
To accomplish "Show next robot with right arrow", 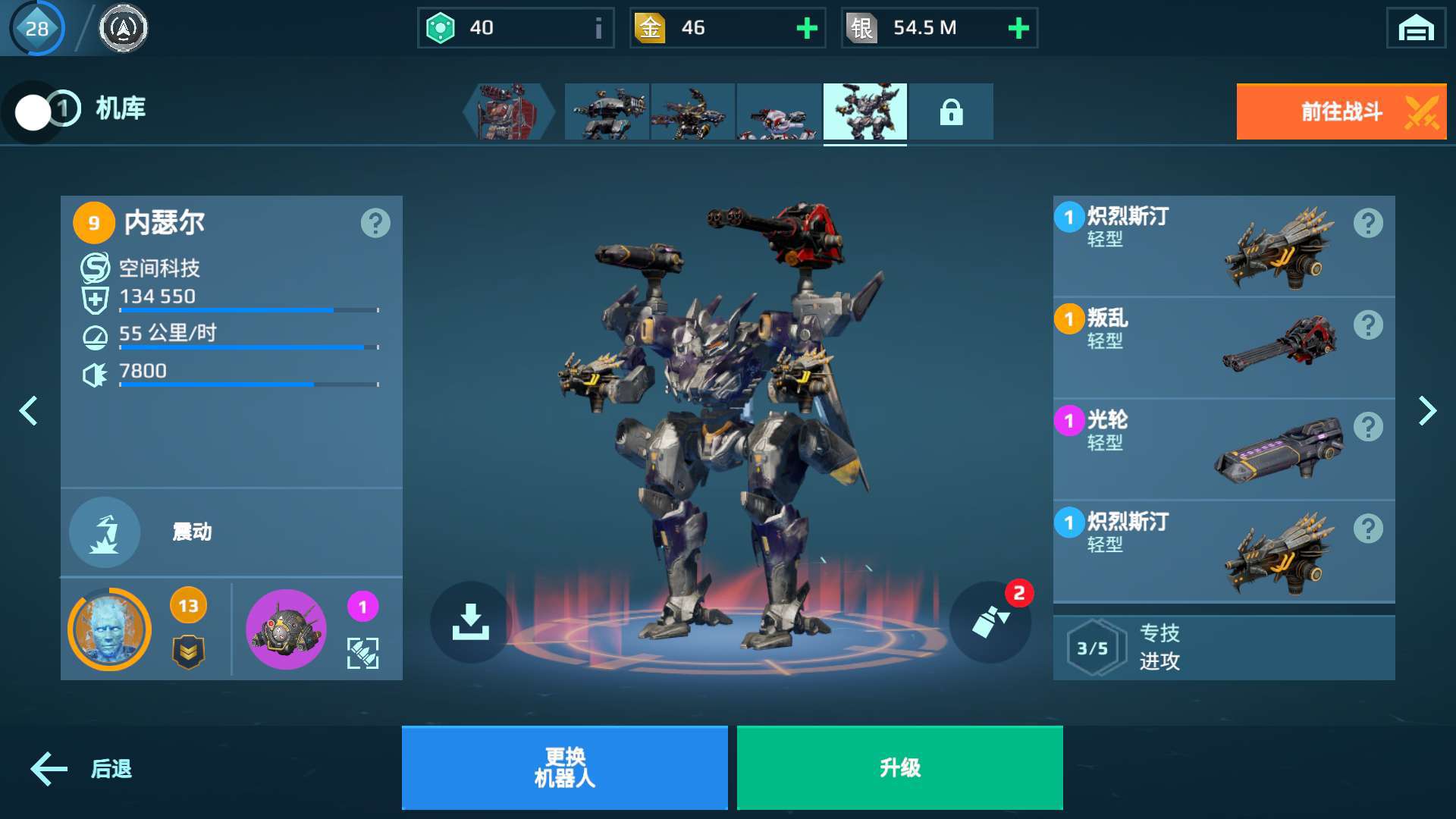I will coord(1427,411).
